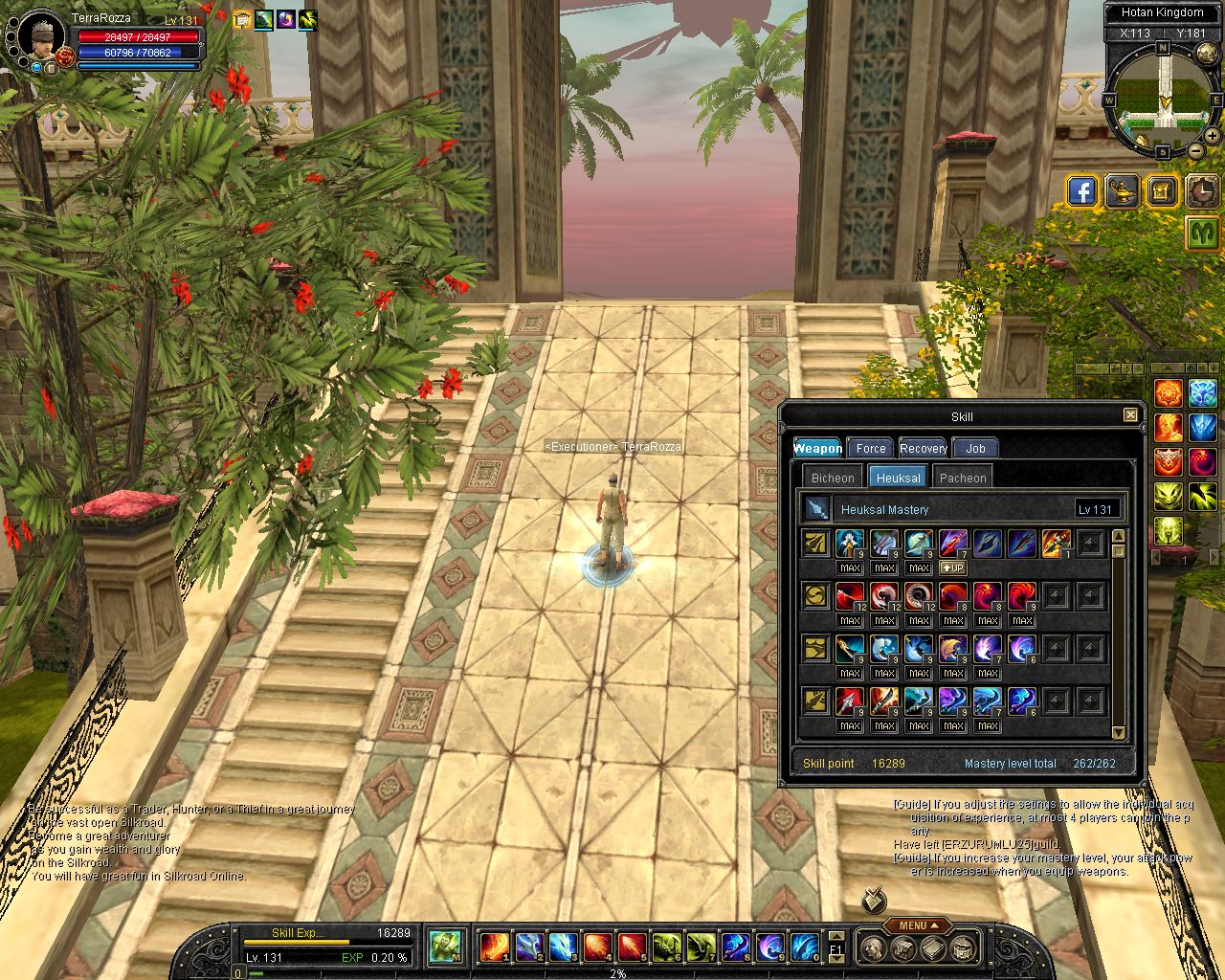Switch to the Pacheon sub-tab
This screenshot has height=980, width=1225.
[x=962, y=478]
